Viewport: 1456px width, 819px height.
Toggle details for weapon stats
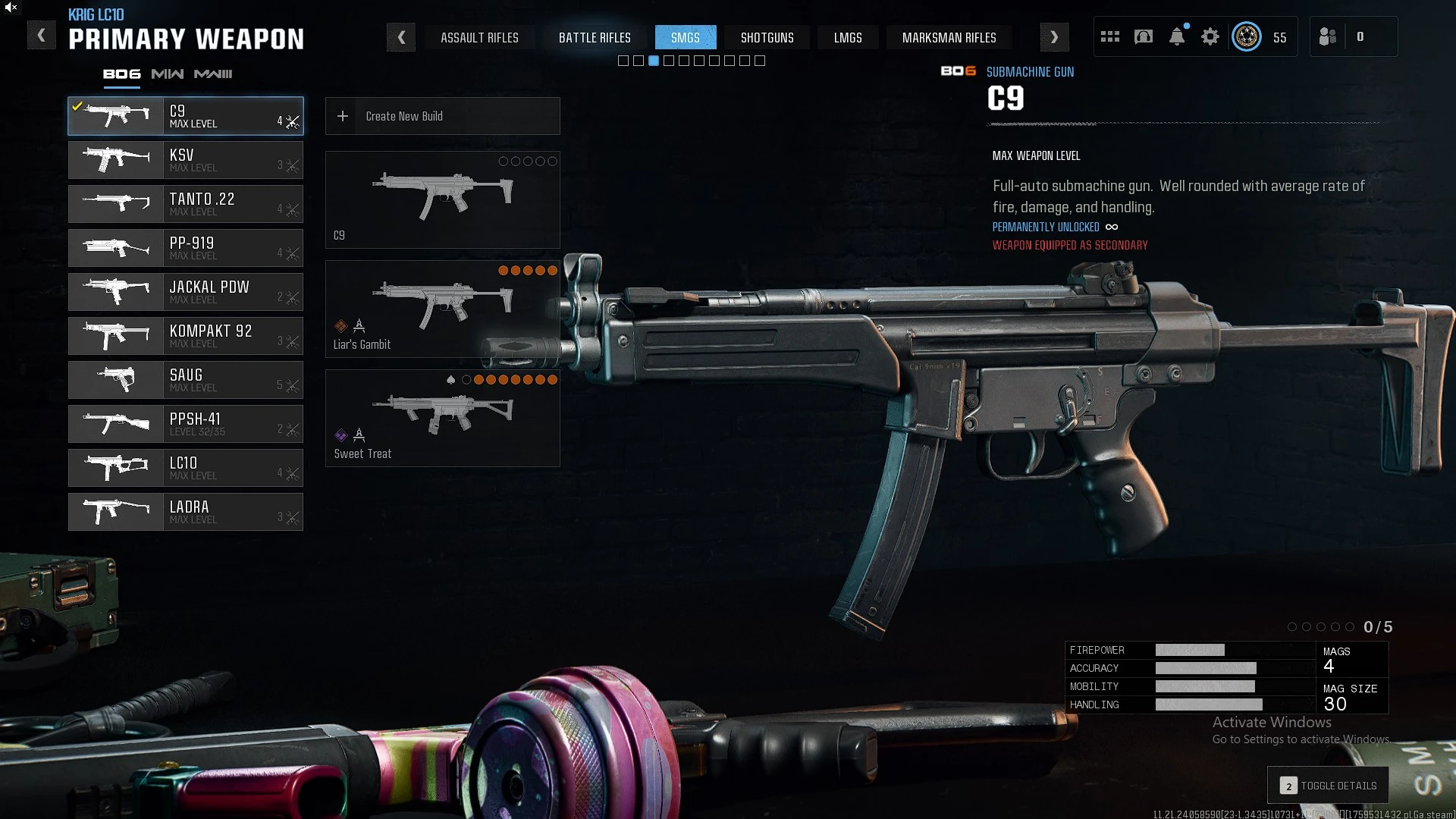(1329, 786)
